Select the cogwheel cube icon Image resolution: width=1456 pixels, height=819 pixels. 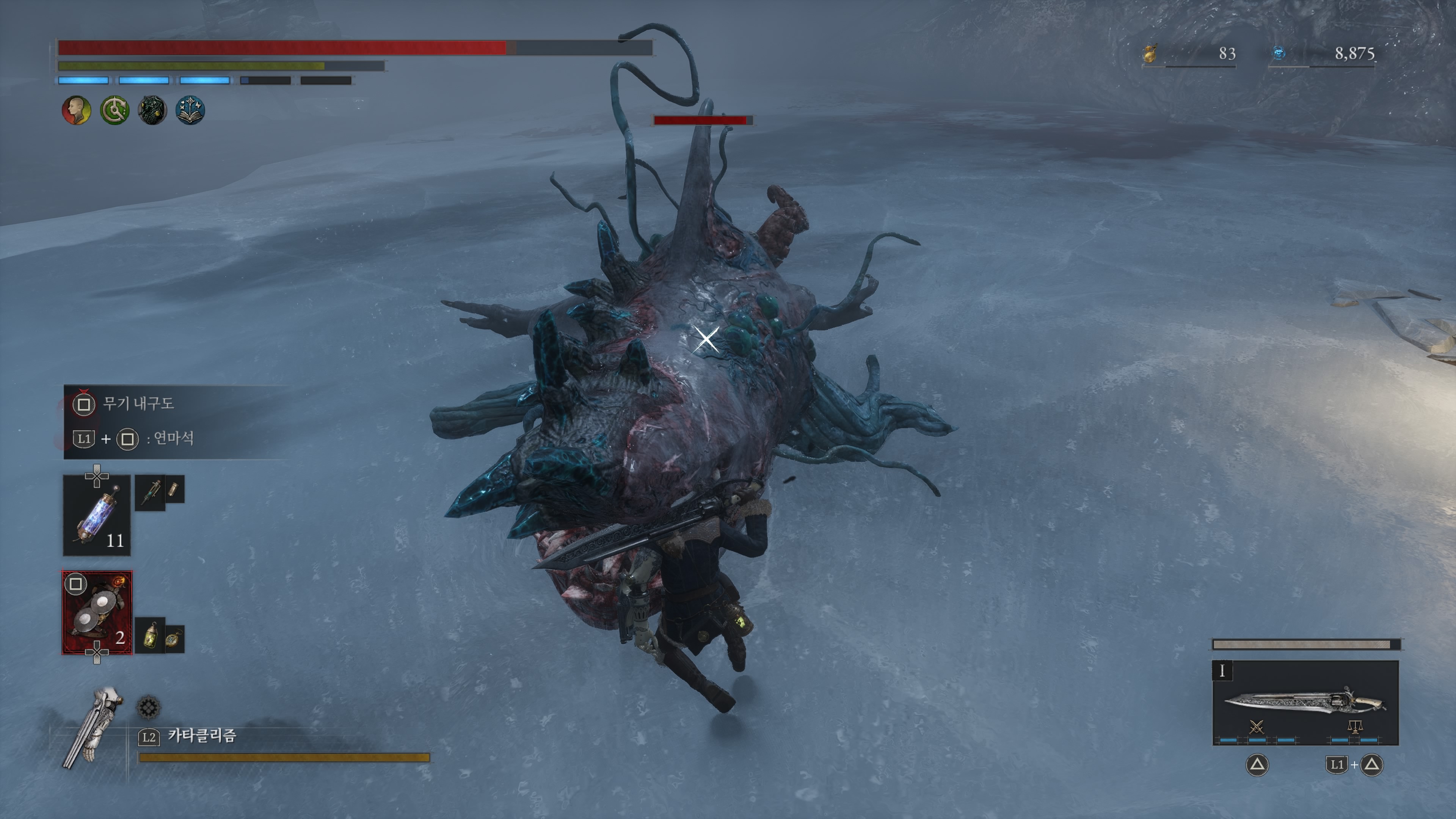click(x=149, y=707)
